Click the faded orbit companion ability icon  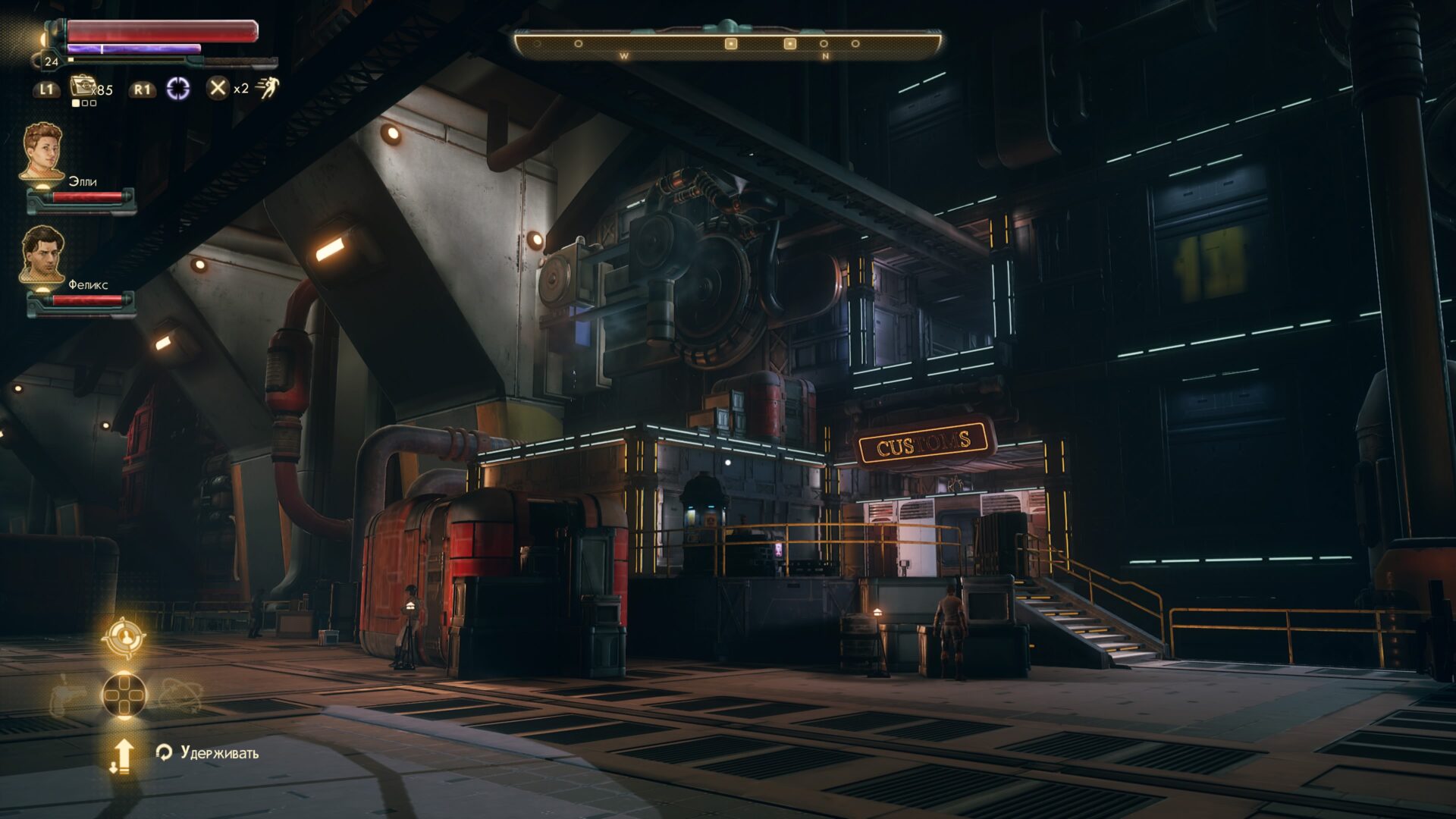[x=180, y=695]
